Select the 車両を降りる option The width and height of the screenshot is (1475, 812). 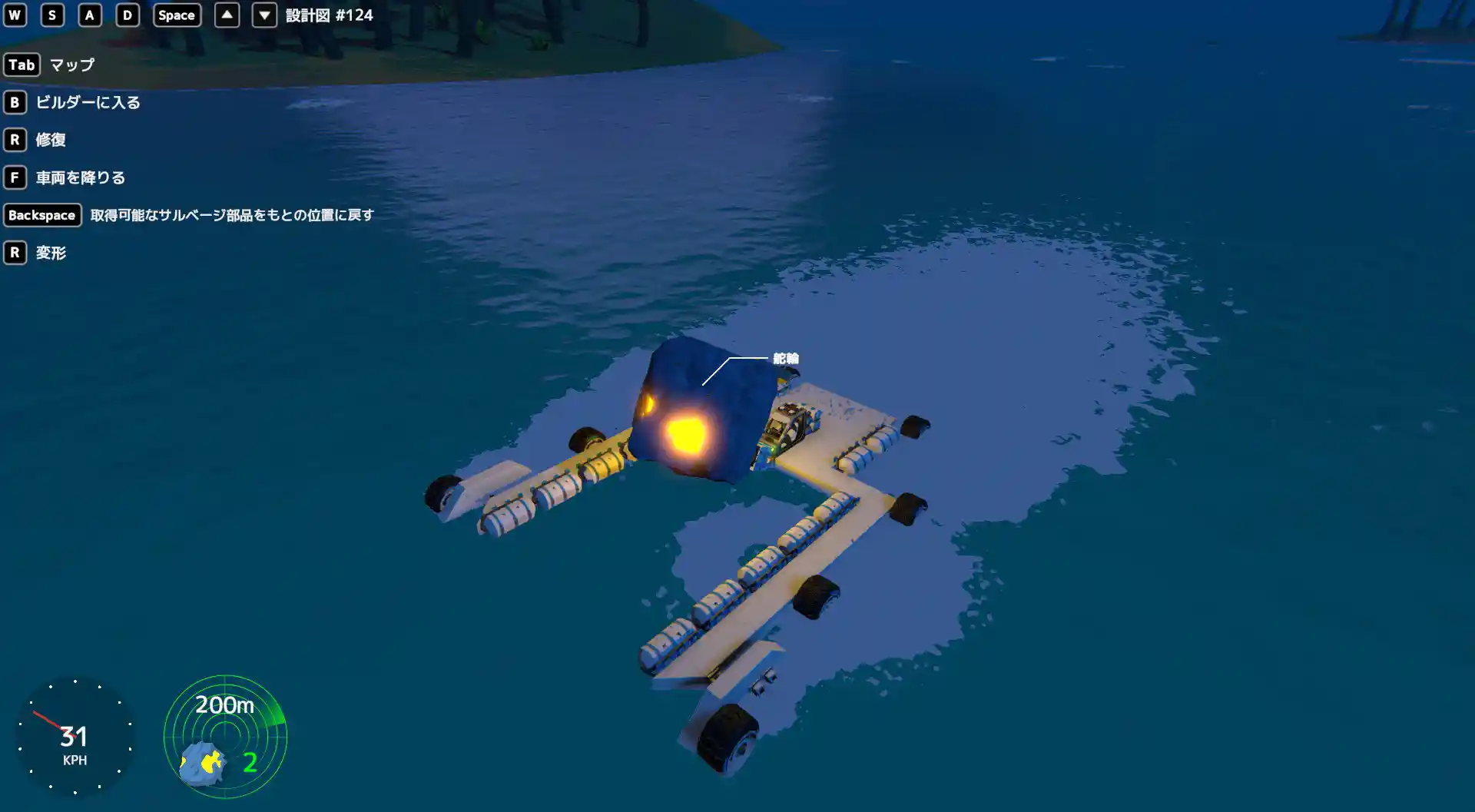coord(79,177)
